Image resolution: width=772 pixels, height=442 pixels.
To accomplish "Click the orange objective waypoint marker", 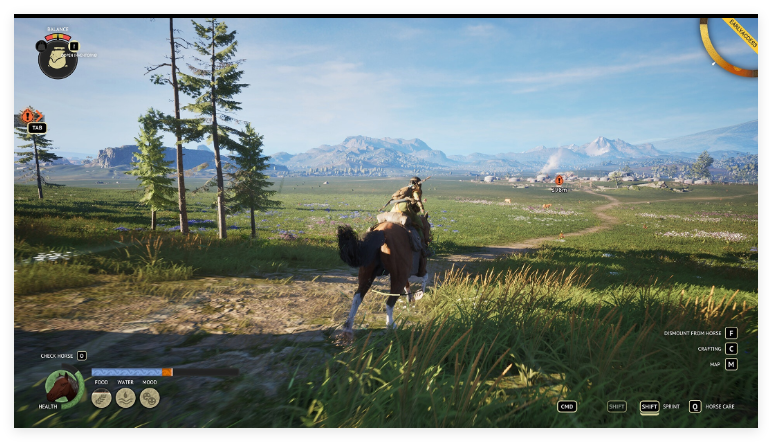I will click(559, 180).
